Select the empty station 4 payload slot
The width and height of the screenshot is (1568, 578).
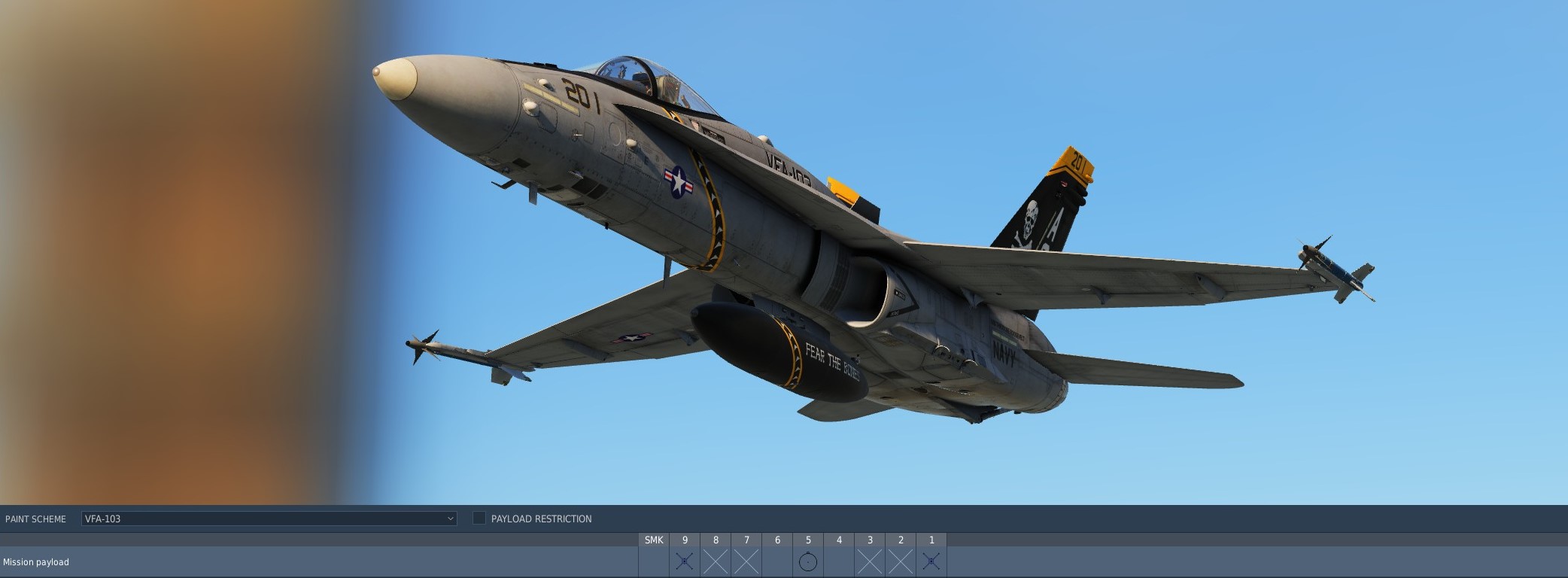coord(839,561)
